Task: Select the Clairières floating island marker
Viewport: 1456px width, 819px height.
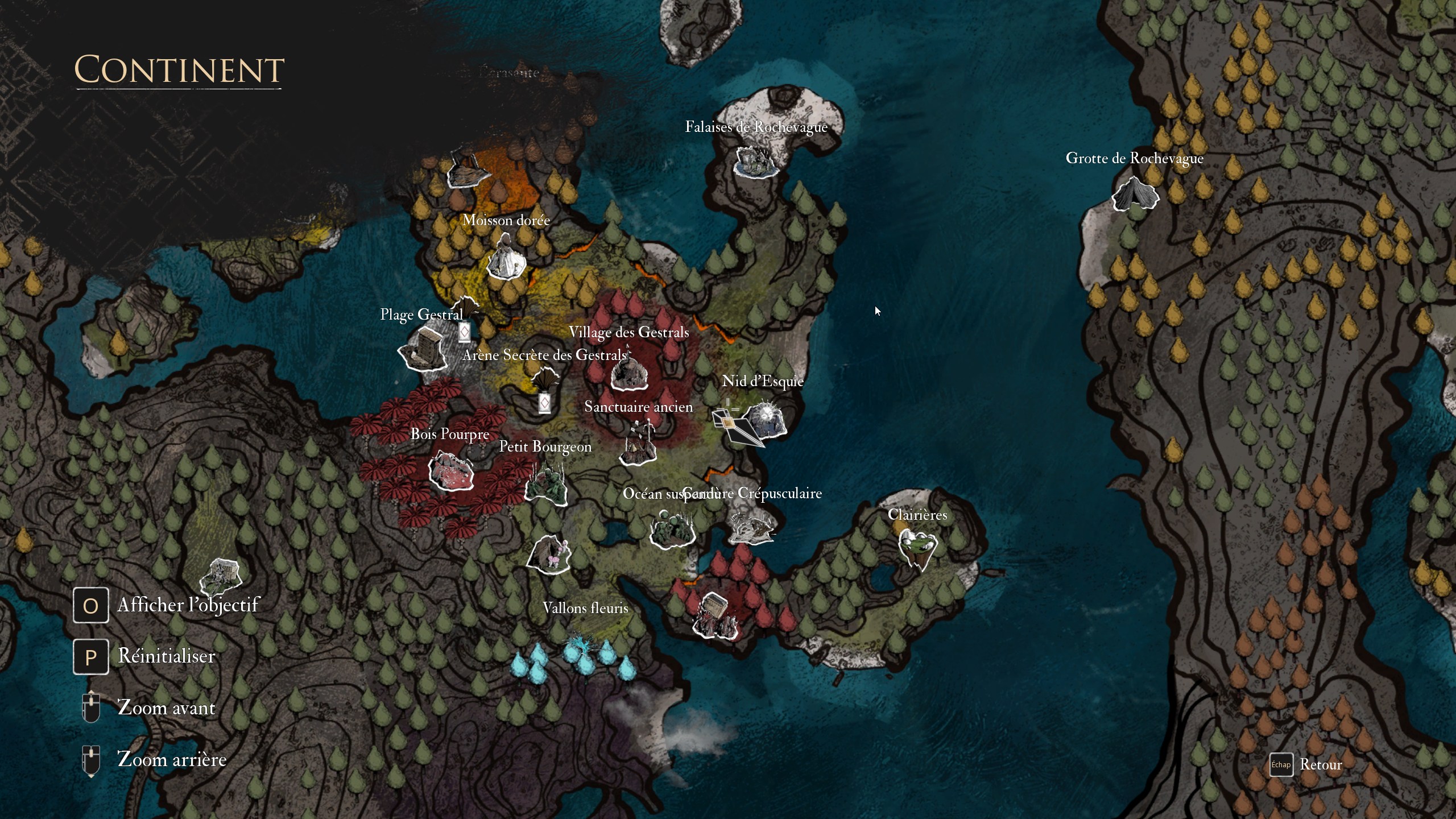Action: click(917, 547)
